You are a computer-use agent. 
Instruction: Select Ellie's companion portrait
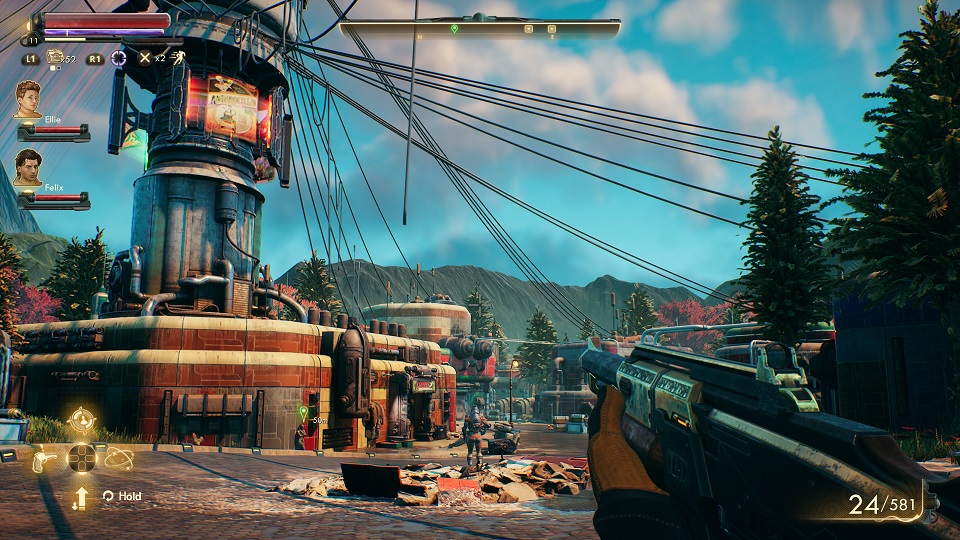28,99
